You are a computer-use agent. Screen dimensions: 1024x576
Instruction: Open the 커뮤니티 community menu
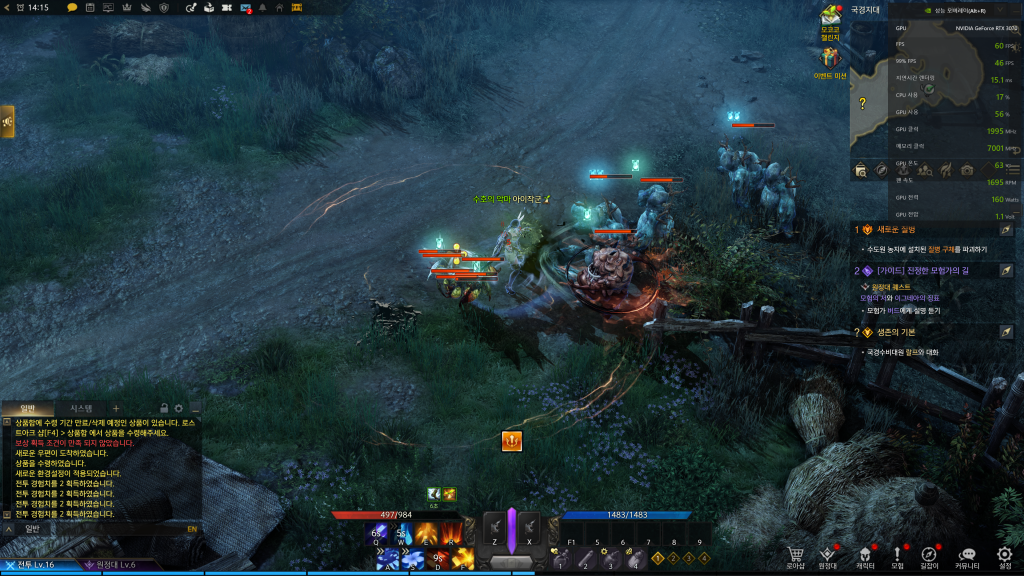tap(966, 556)
